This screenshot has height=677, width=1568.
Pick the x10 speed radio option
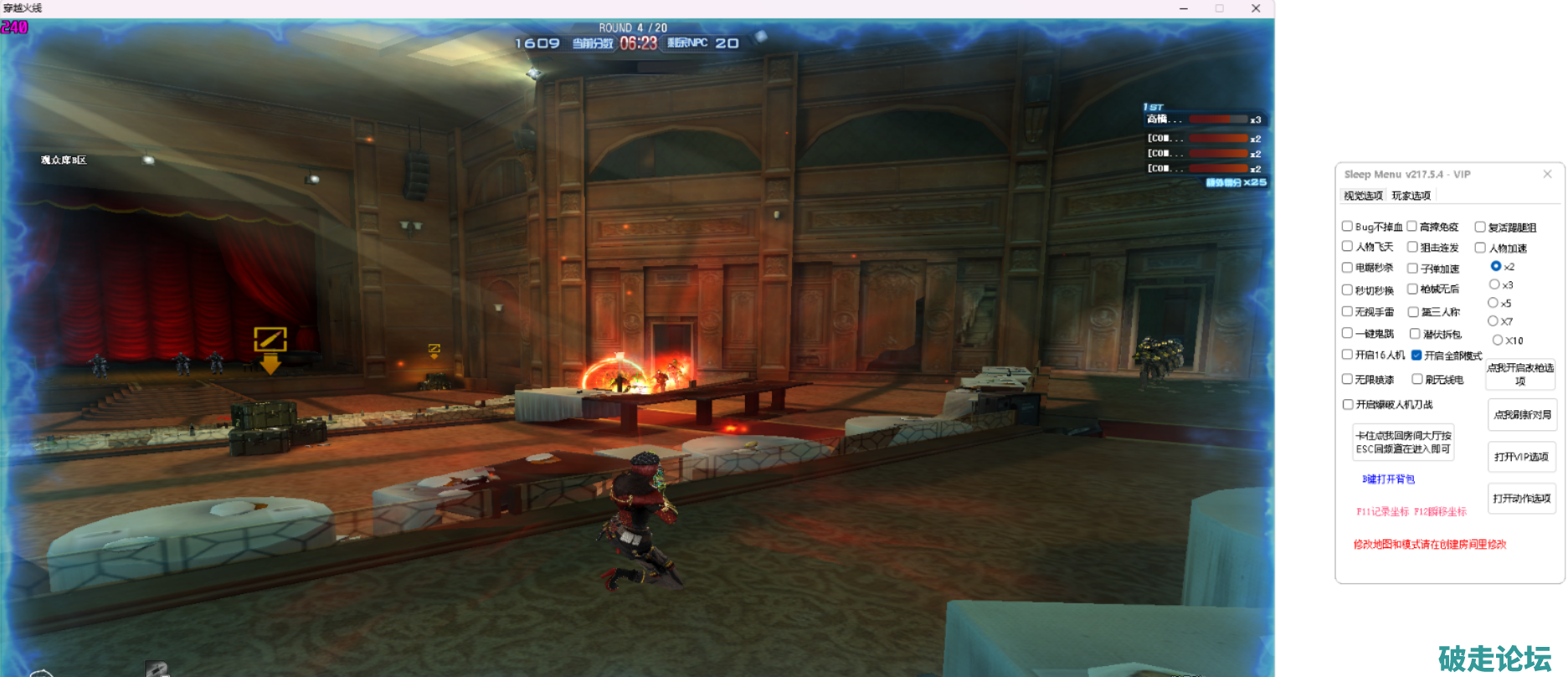[1498, 340]
